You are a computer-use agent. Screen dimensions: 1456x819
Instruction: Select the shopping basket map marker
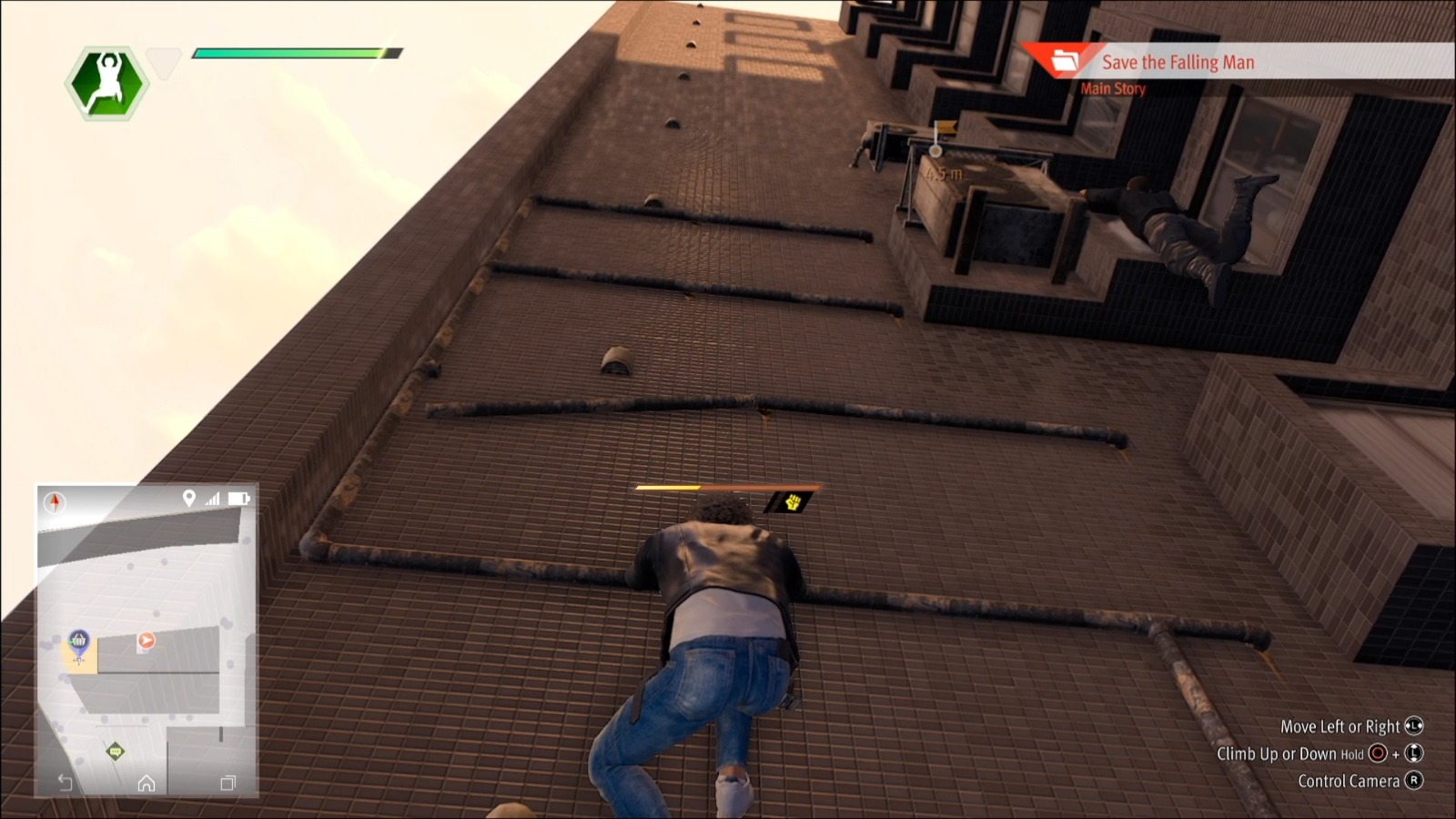tap(79, 640)
